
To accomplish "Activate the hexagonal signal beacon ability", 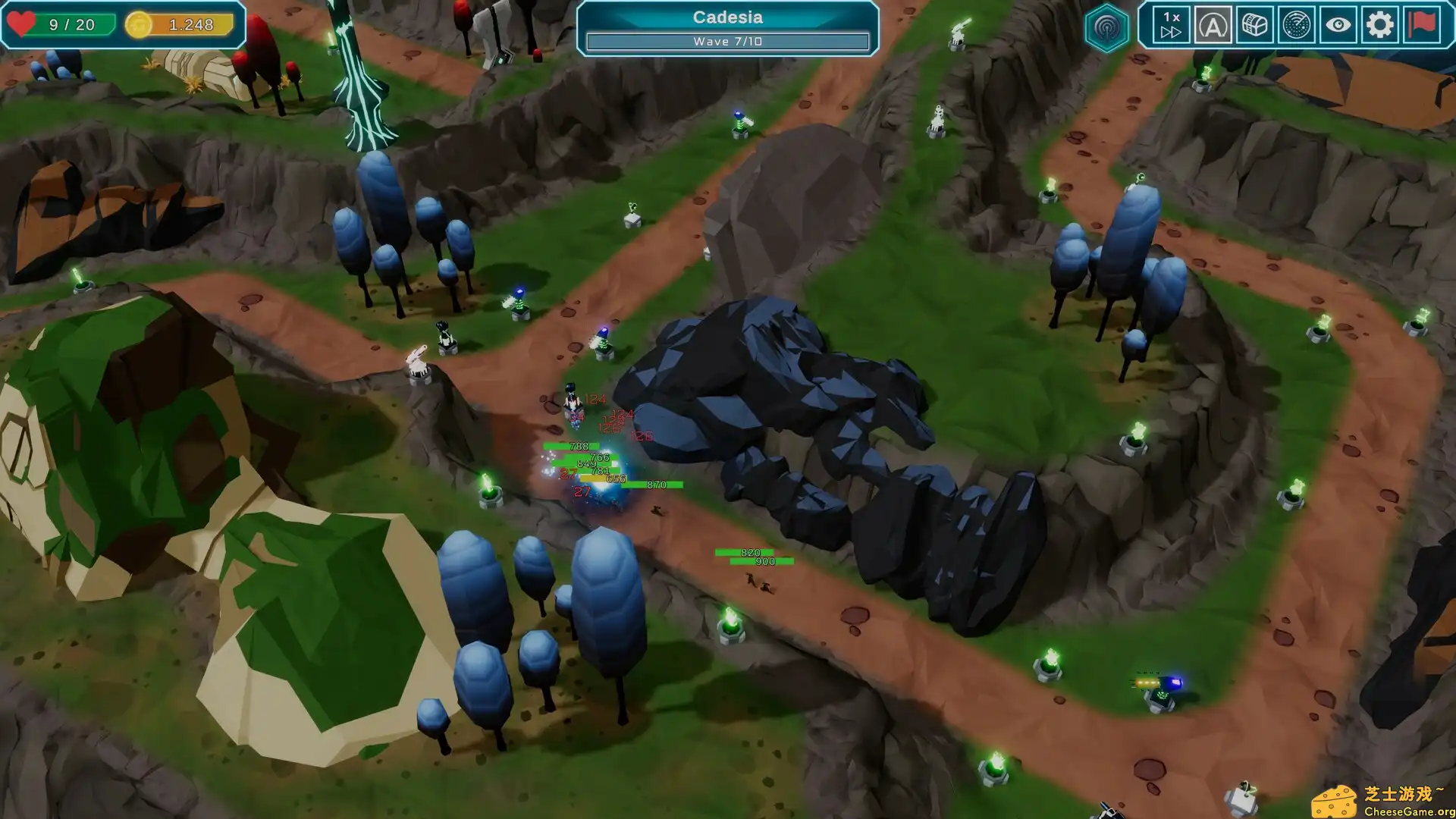I will 1106,28.
